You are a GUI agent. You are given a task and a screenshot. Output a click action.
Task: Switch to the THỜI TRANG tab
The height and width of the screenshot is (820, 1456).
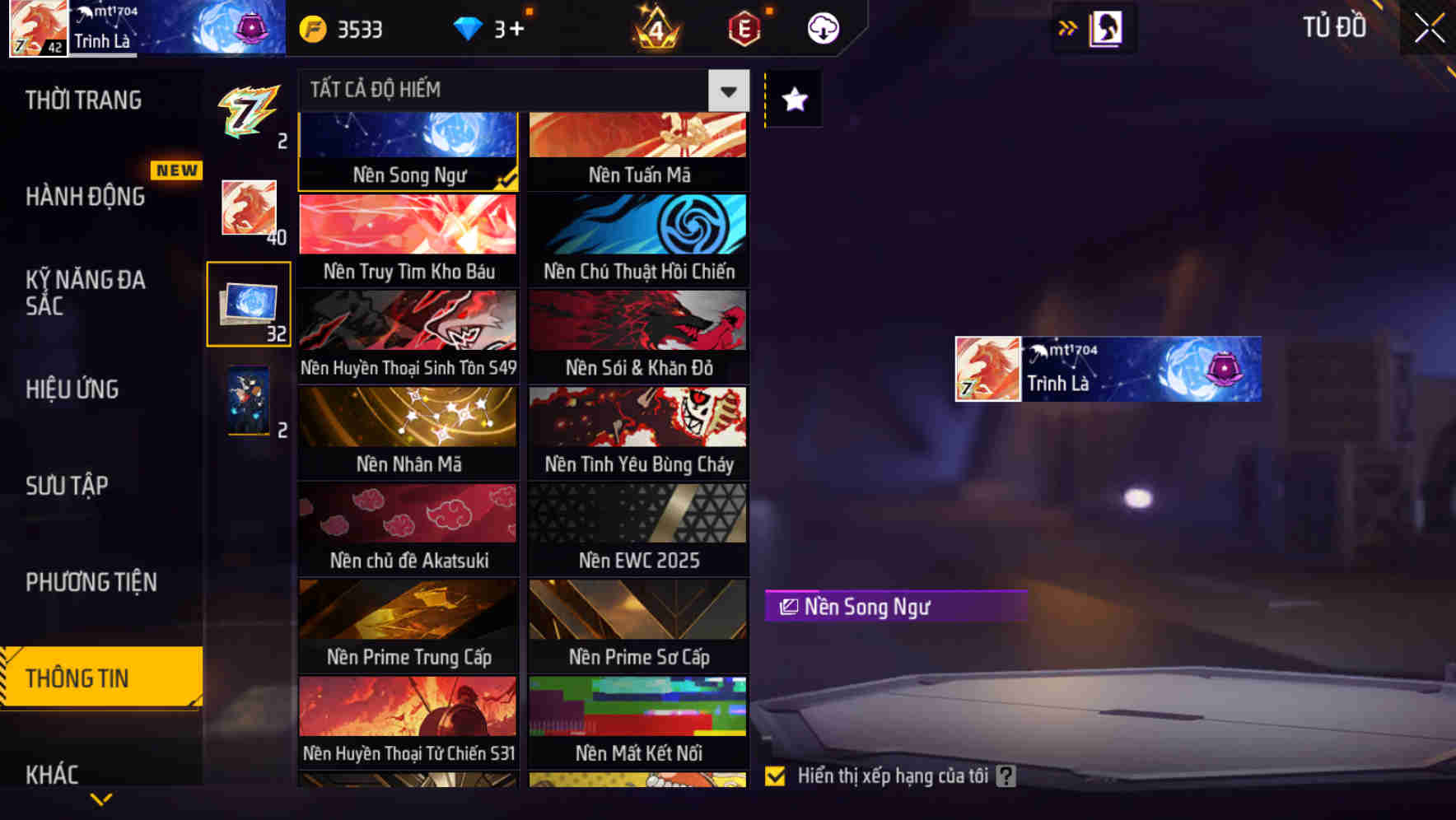(x=82, y=100)
